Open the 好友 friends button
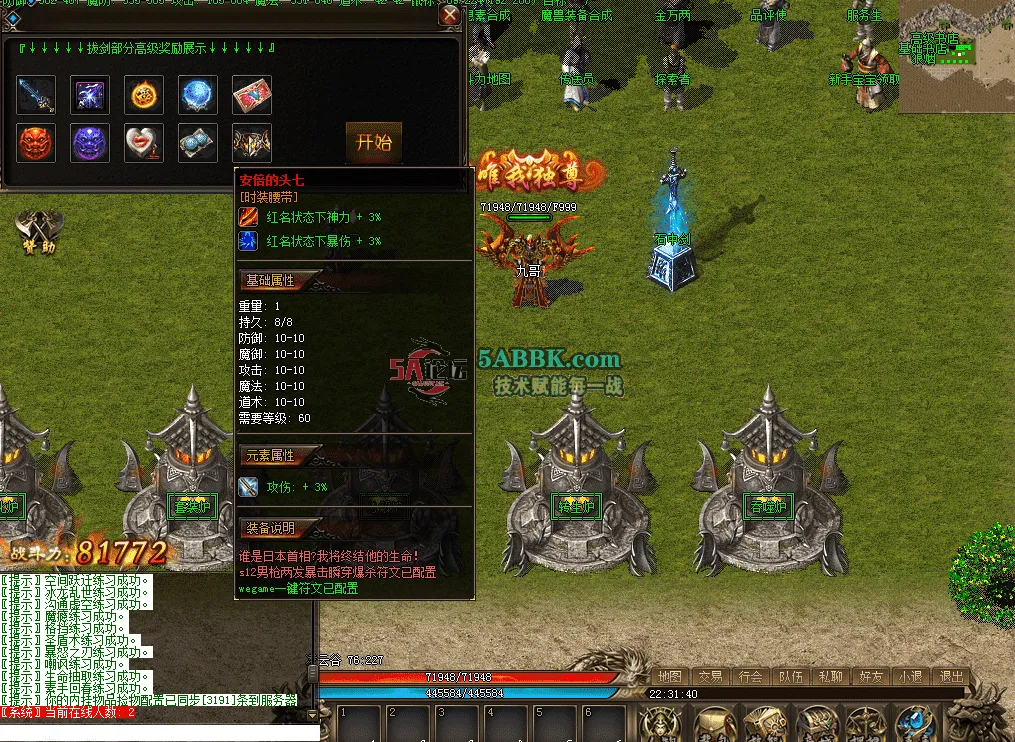Viewport: 1015px width, 742px height. click(x=870, y=676)
